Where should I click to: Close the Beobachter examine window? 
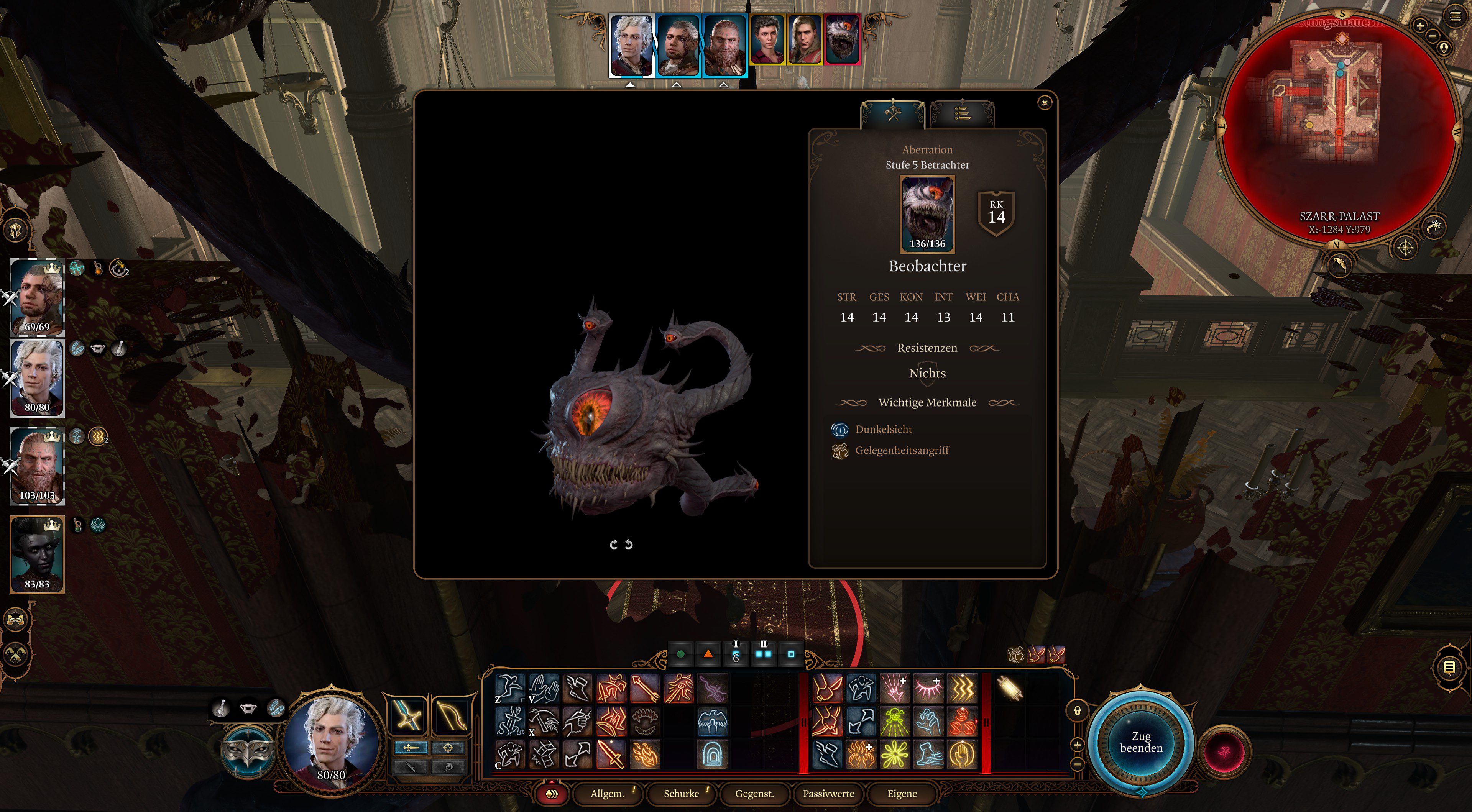[x=1044, y=103]
